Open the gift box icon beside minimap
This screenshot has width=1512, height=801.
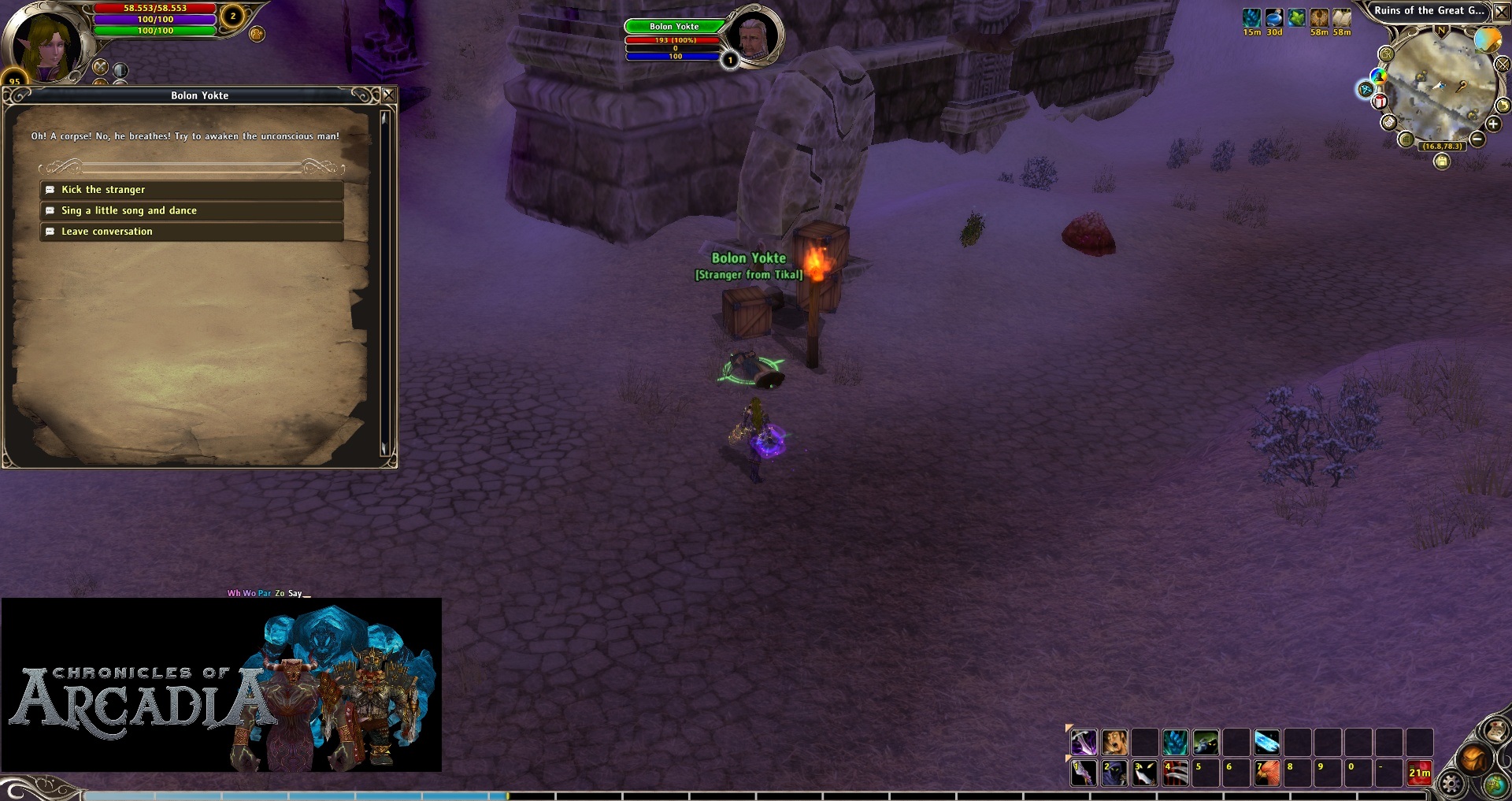click(1380, 102)
